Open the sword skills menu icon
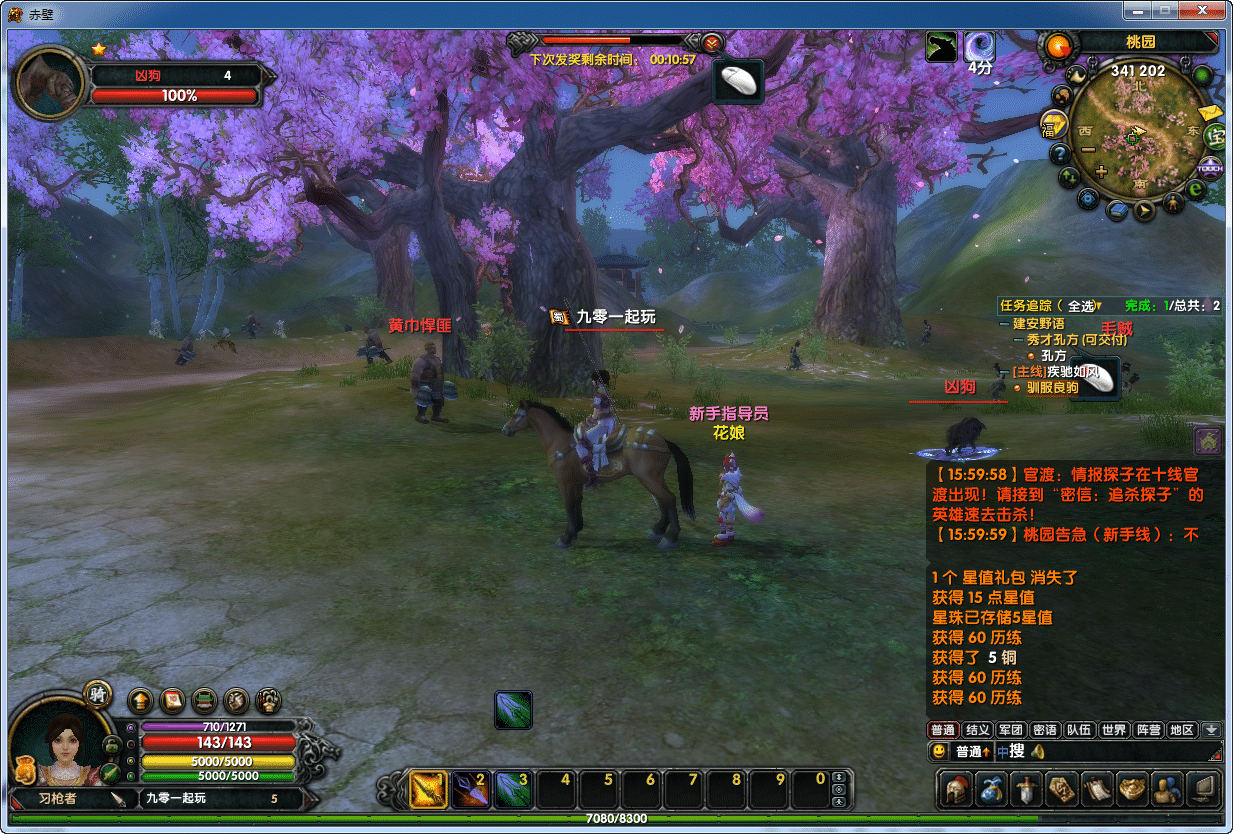 [1027, 789]
